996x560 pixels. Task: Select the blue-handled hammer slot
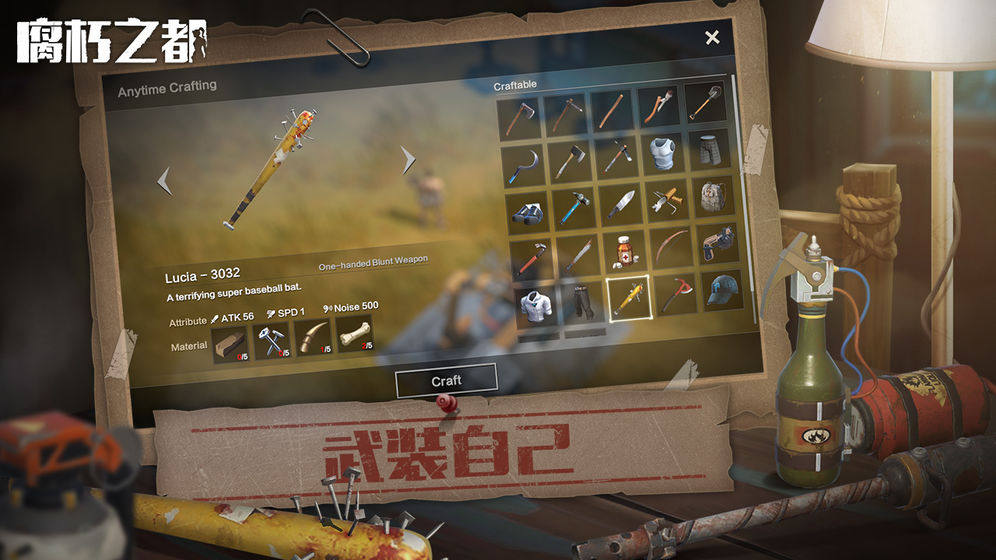pos(571,208)
